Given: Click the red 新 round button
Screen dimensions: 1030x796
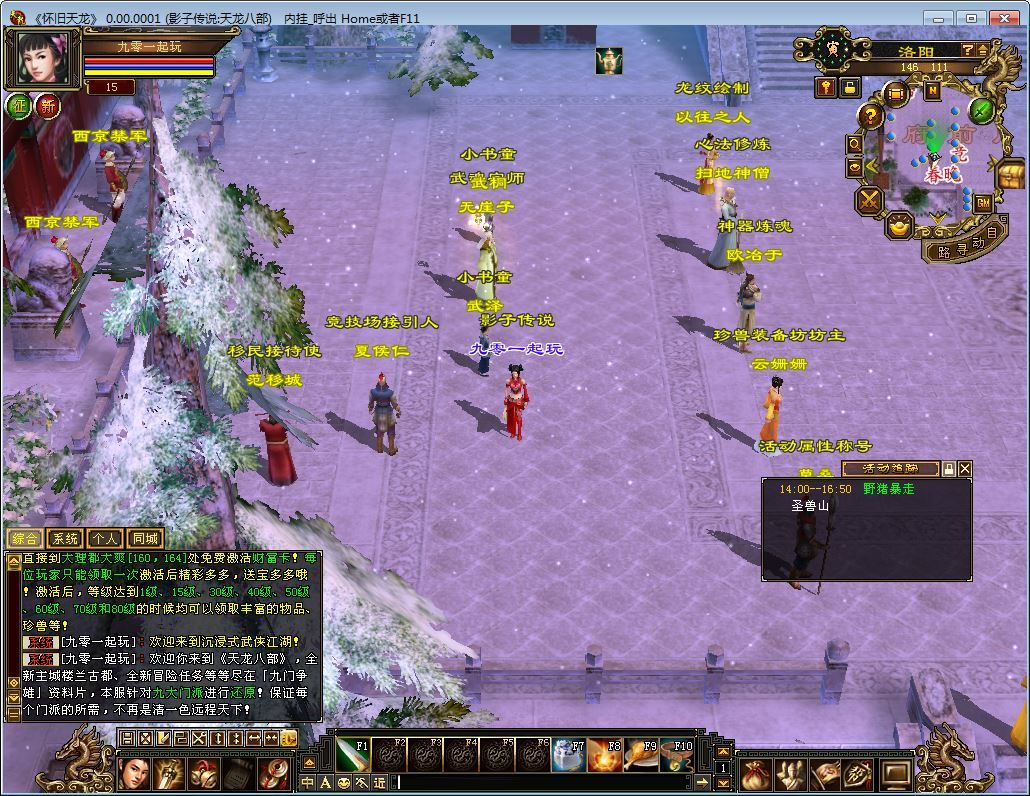Looking at the screenshot, I should pos(48,106).
